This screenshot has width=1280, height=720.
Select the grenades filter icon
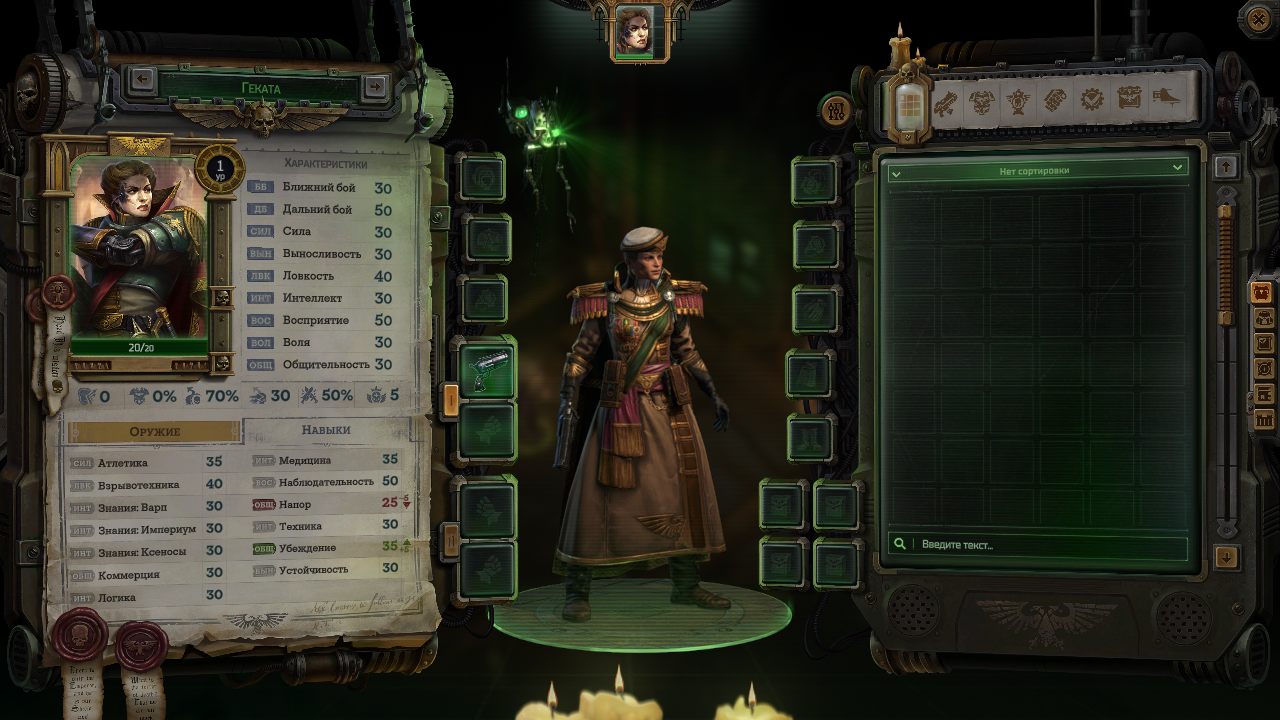click(1056, 100)
